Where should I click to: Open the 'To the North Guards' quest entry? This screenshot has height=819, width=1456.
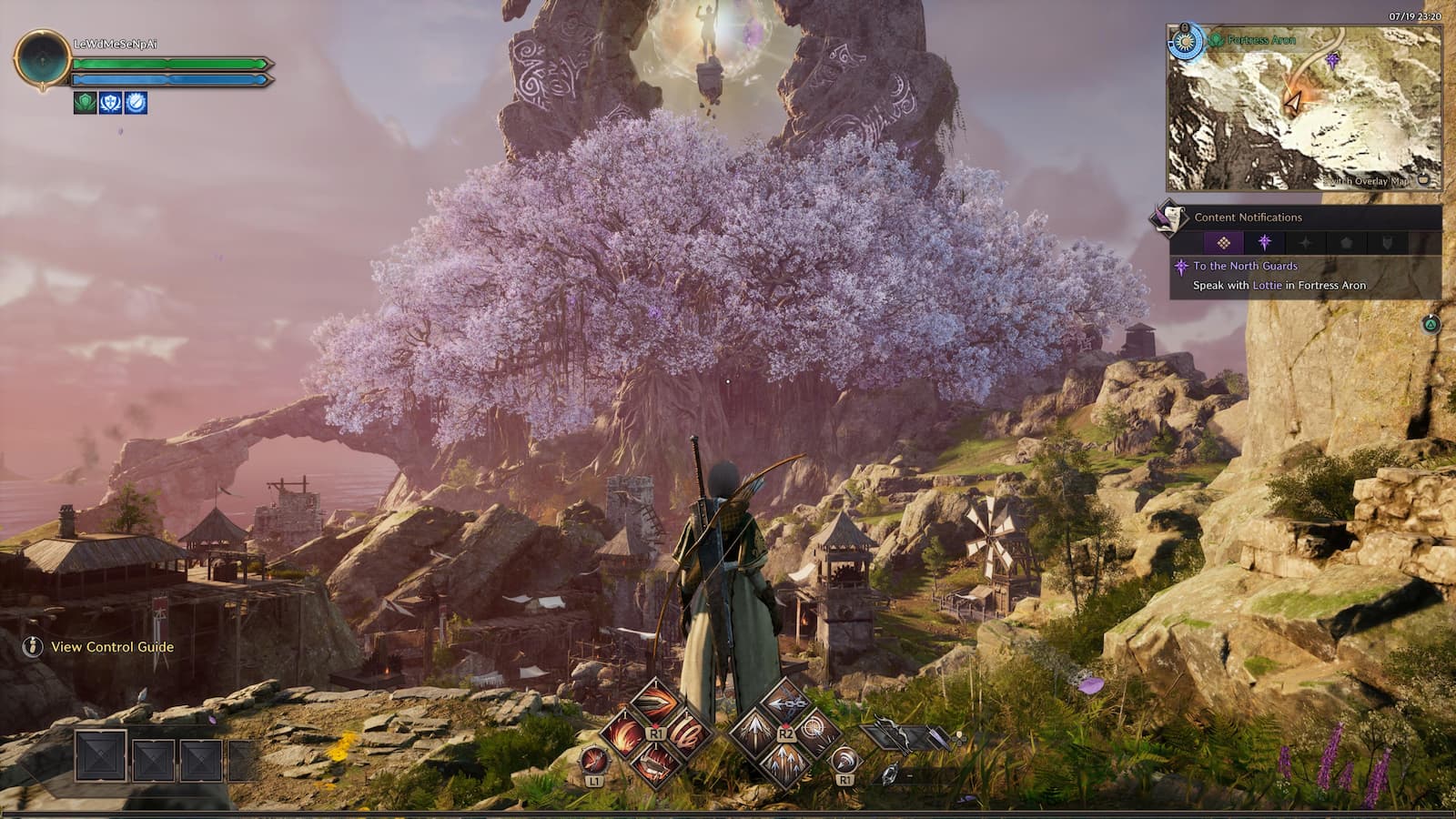tap(1245, 266)
